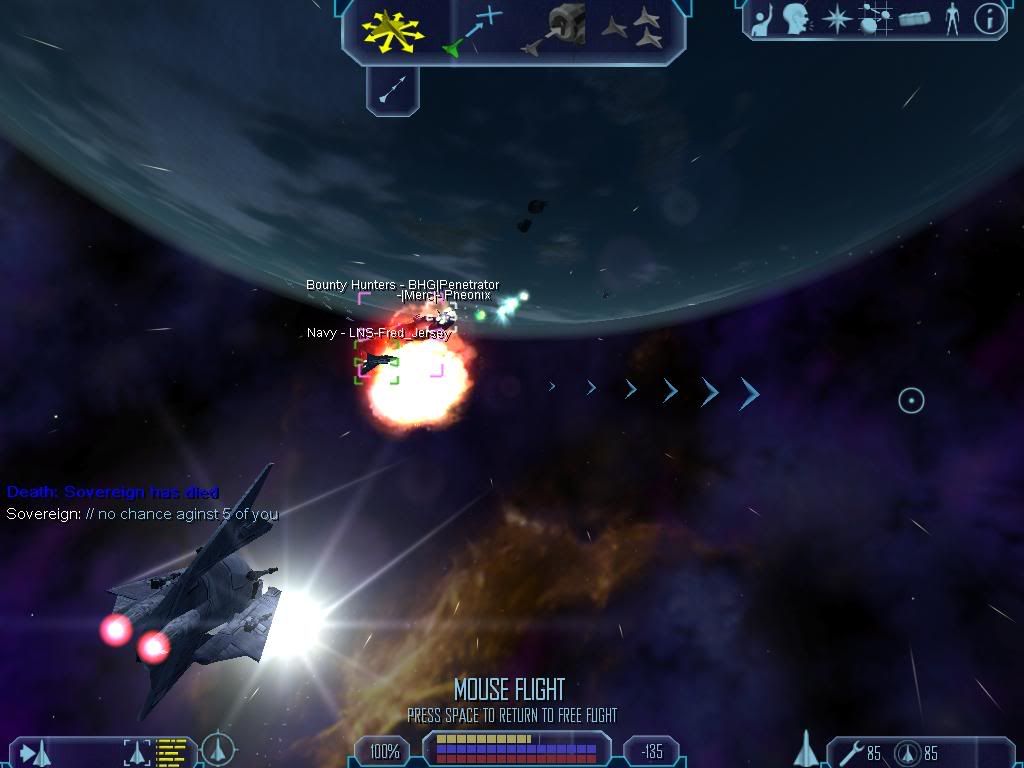The width and height of the screenshot is (1024, 768).
Task: Open the player status figure icon
Action: tap(952, 19)
